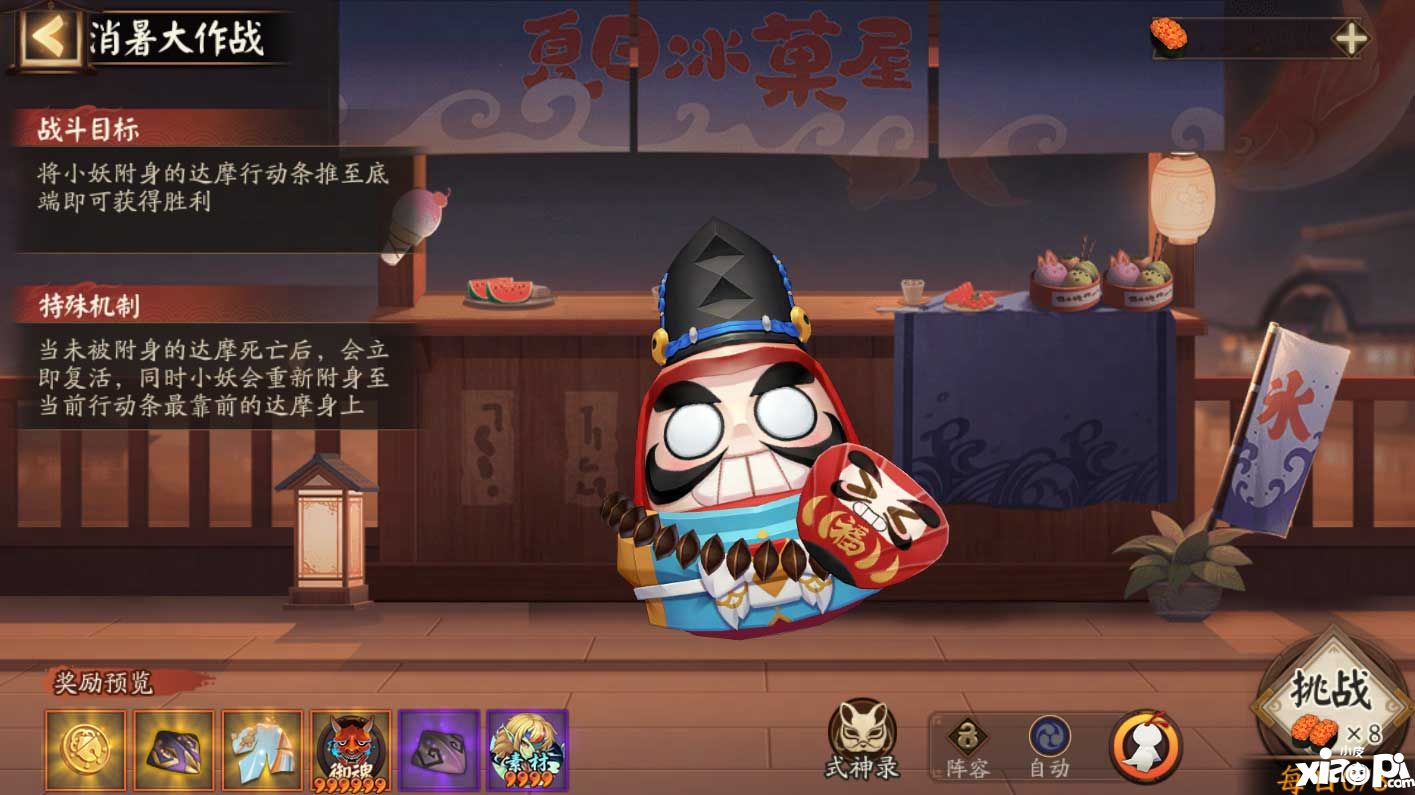1415x795 pixels.
Task: Open the 式神录 shikigami record
Action: (x=862, y=740)
